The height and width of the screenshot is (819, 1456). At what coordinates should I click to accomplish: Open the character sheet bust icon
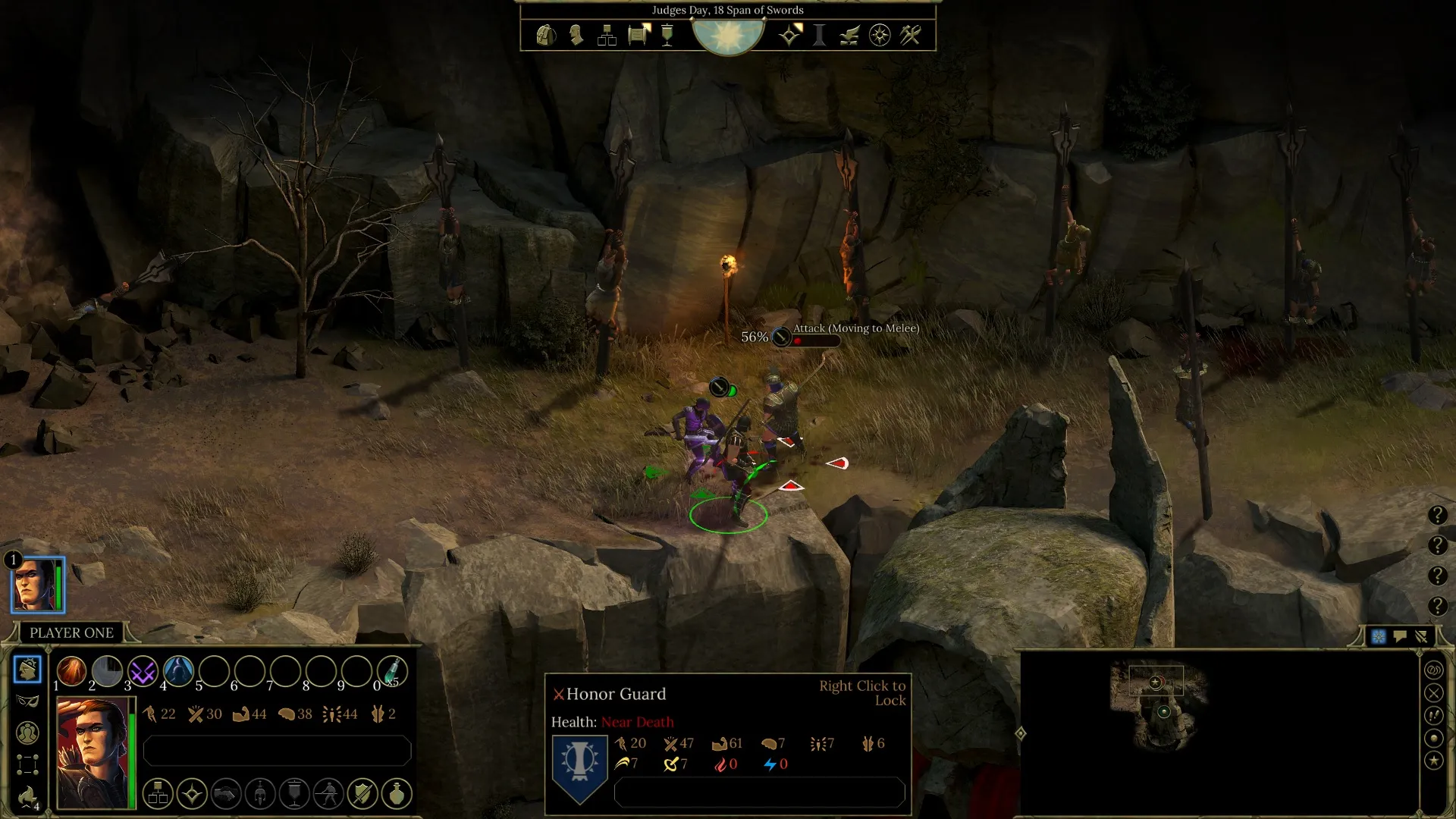point(576,35)
